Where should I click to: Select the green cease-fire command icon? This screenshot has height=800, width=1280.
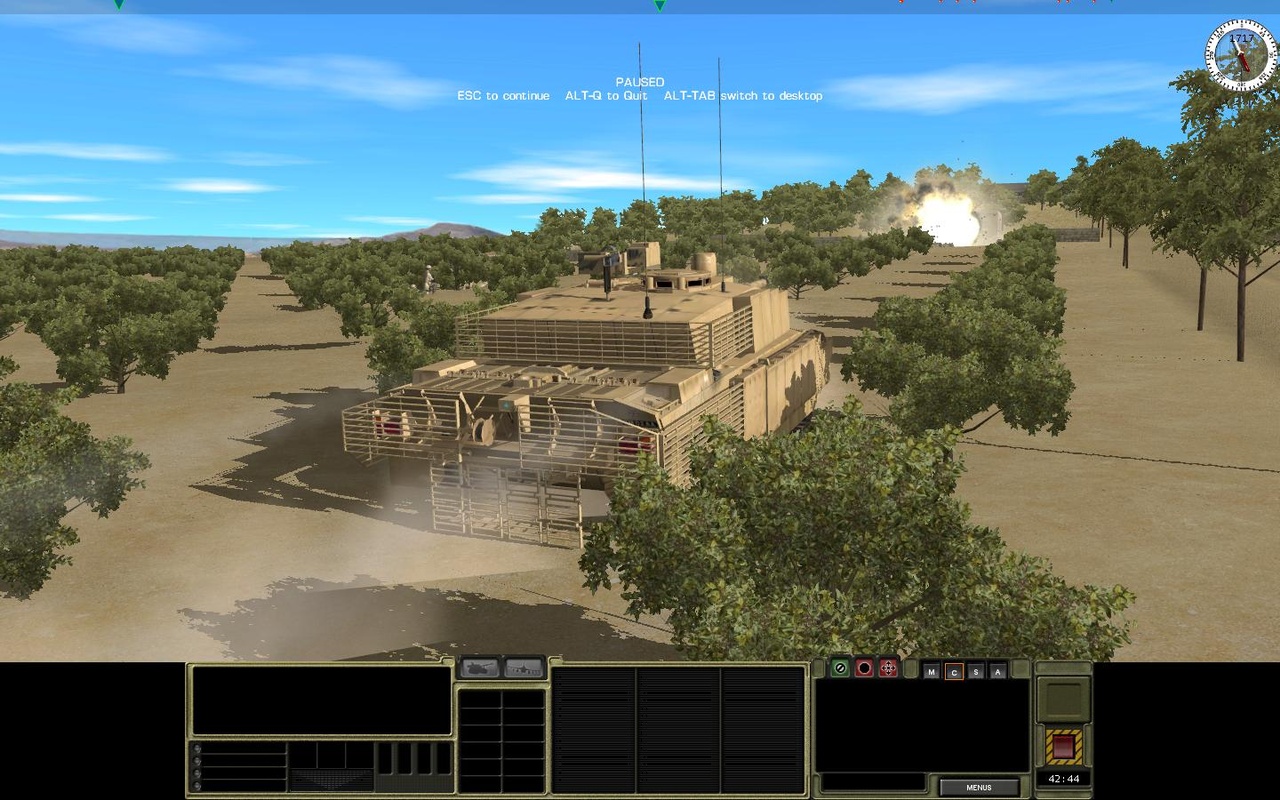(840, 667)
